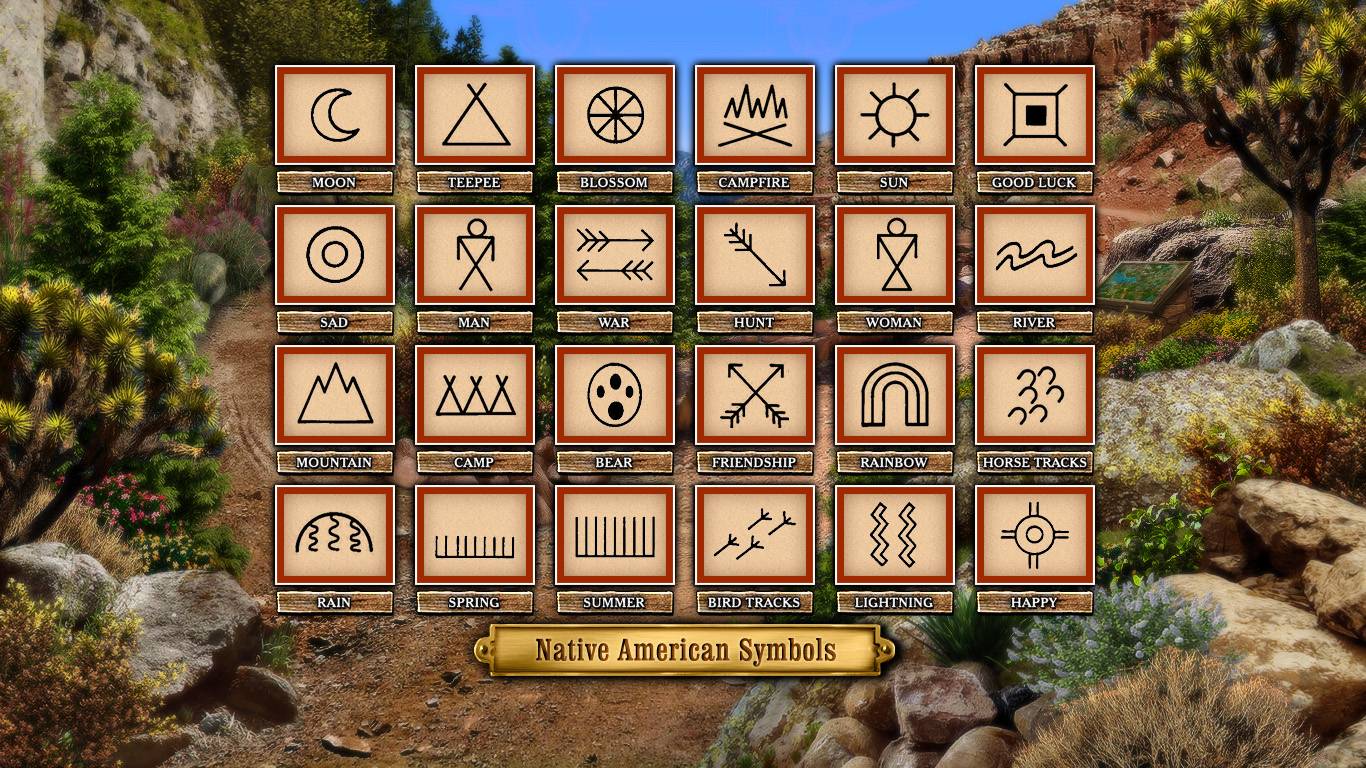Image resolution: width=1366 pixels, height=768 pixels.
Task: Choose the Happy symbol tile
Action: tap(1035, 535)
